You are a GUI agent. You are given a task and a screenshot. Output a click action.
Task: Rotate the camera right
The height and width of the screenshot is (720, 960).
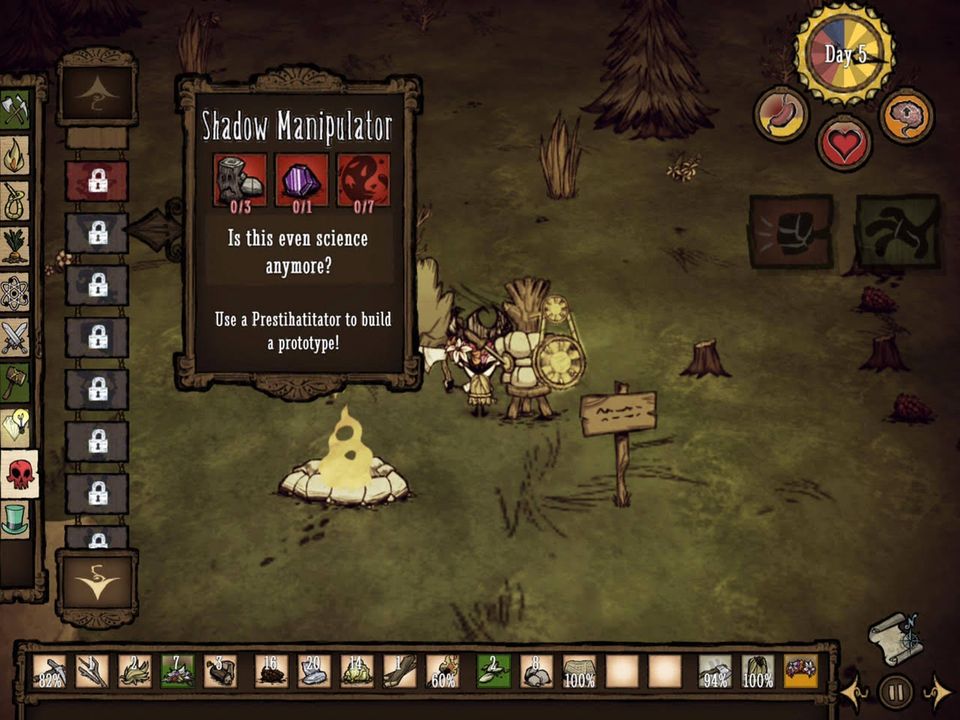pos(937,691)
